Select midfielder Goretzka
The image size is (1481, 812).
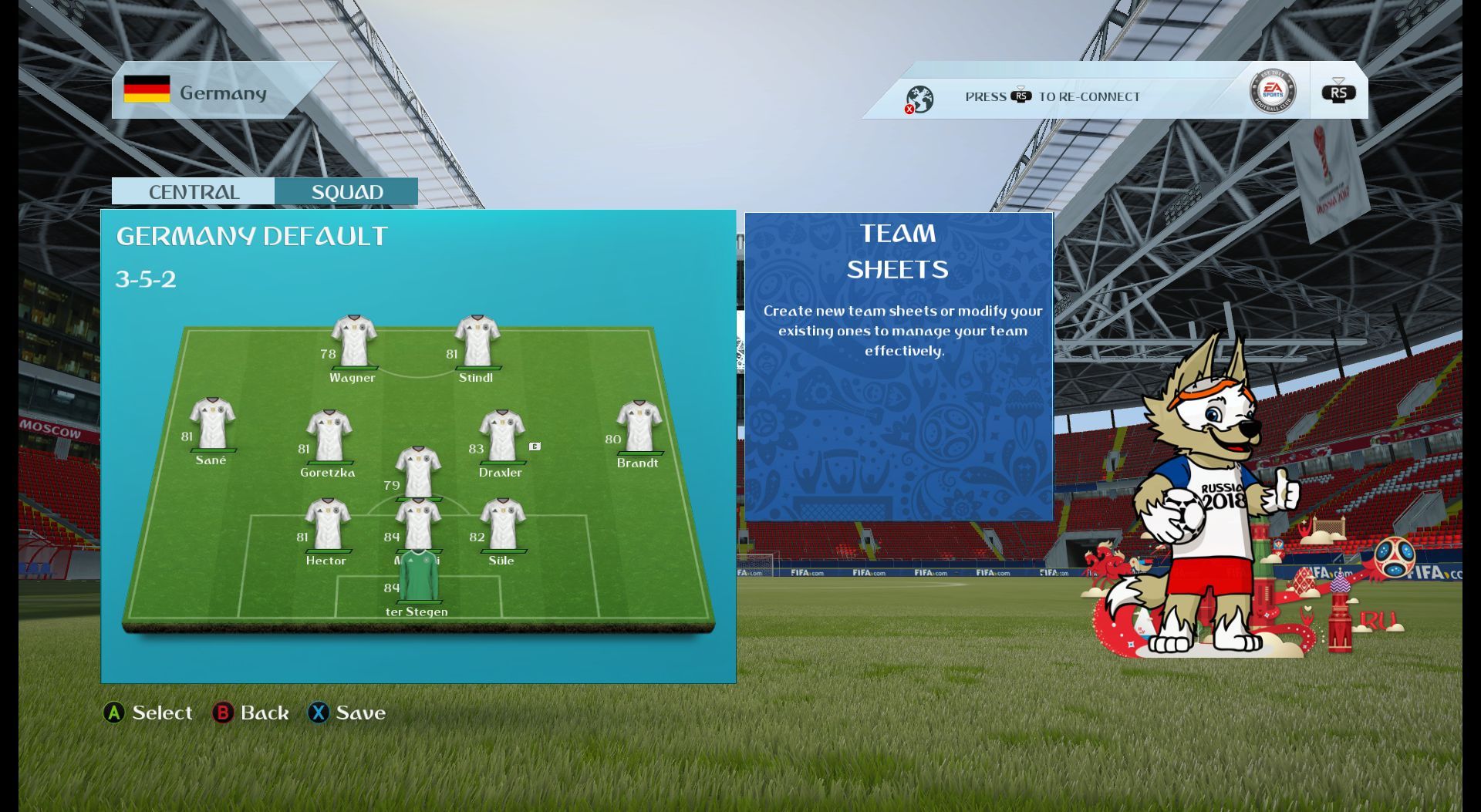(329, 436)
